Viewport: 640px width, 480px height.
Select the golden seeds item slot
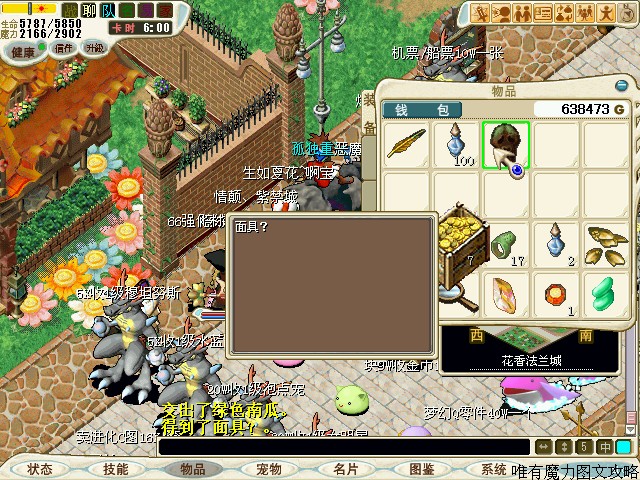(x=606, y=246)
